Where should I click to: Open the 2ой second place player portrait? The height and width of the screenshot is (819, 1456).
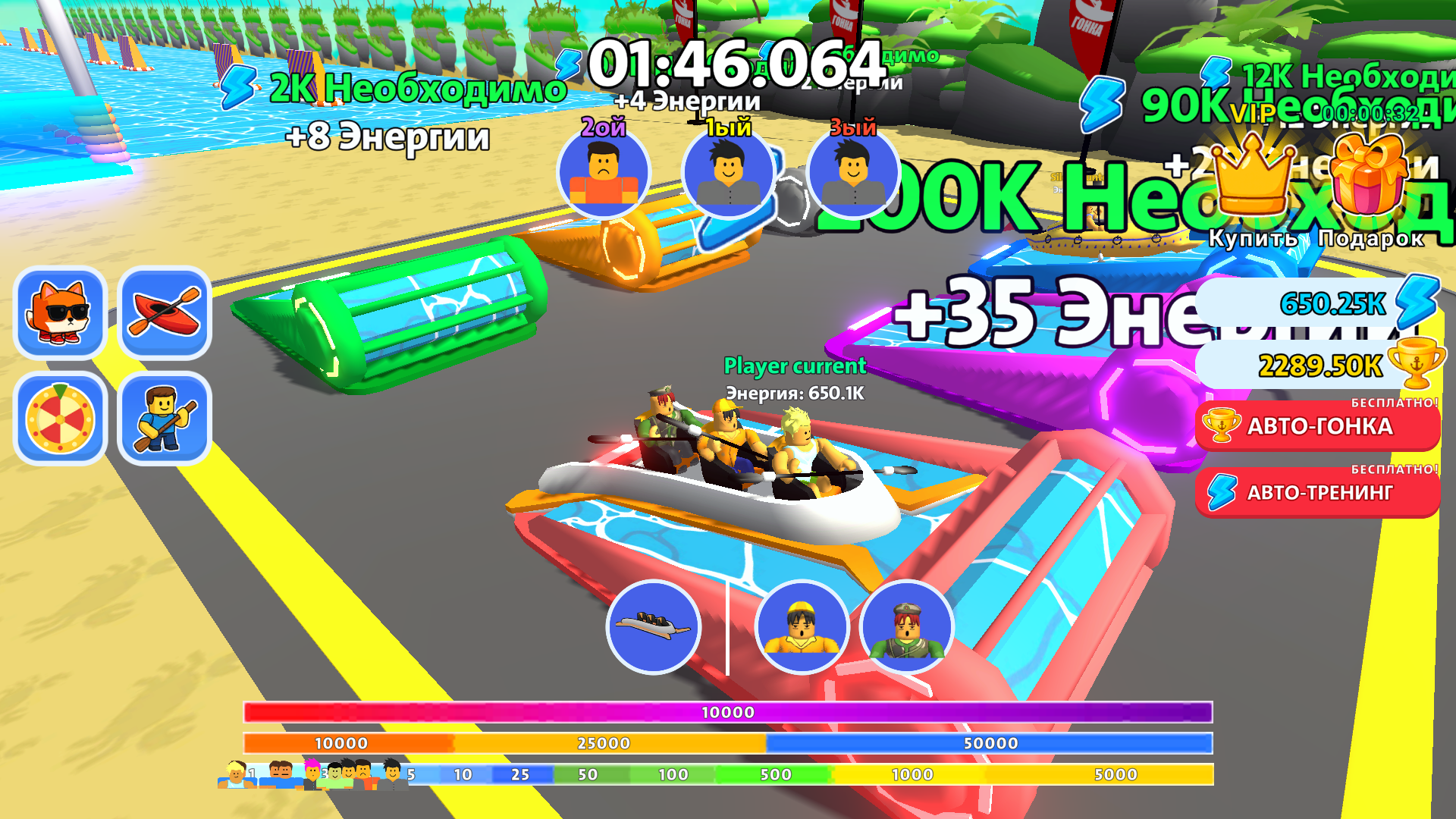click(603, 175)
